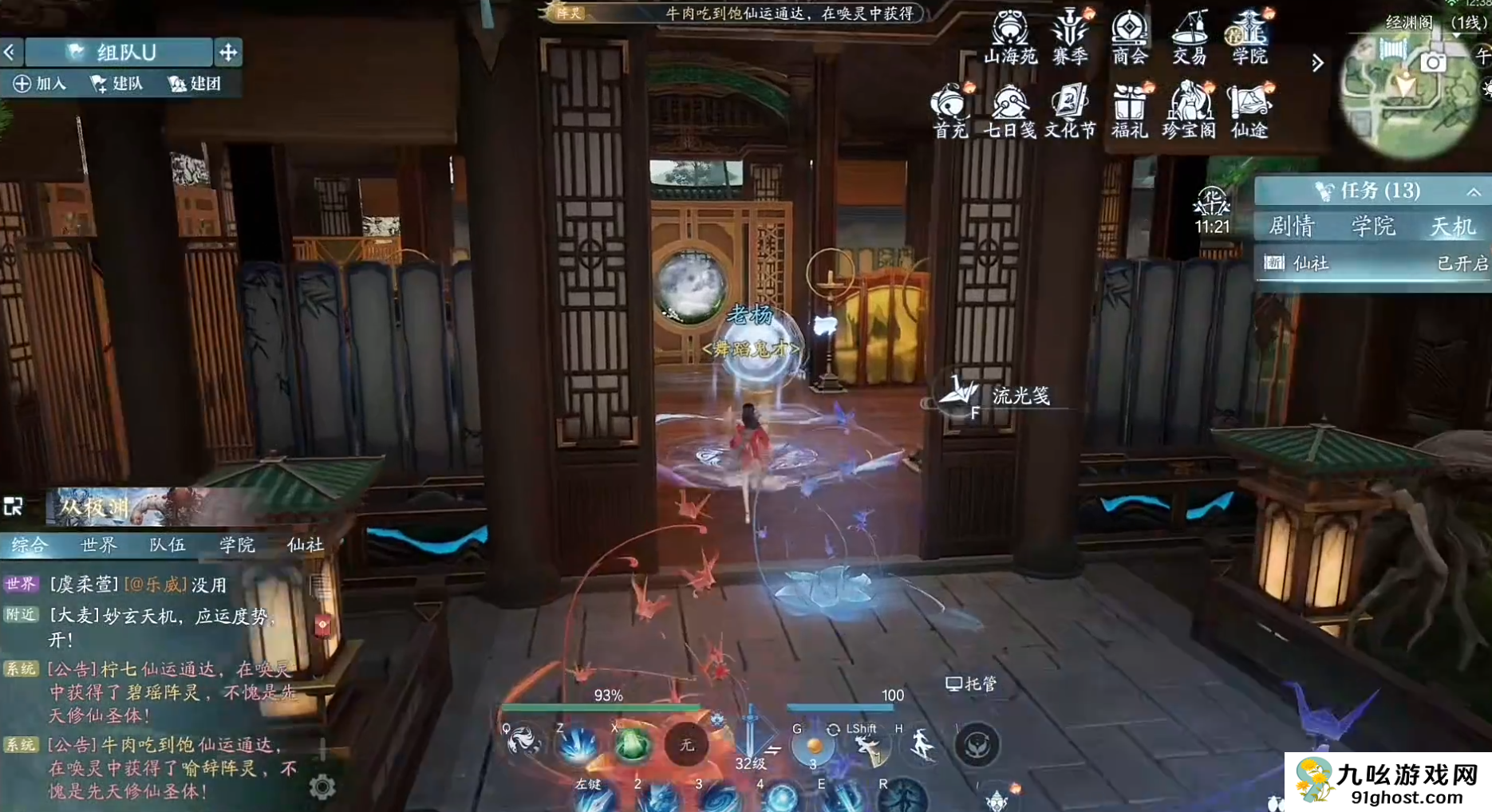
Task: Open chat settings gear icon
Action: point(322,787)
